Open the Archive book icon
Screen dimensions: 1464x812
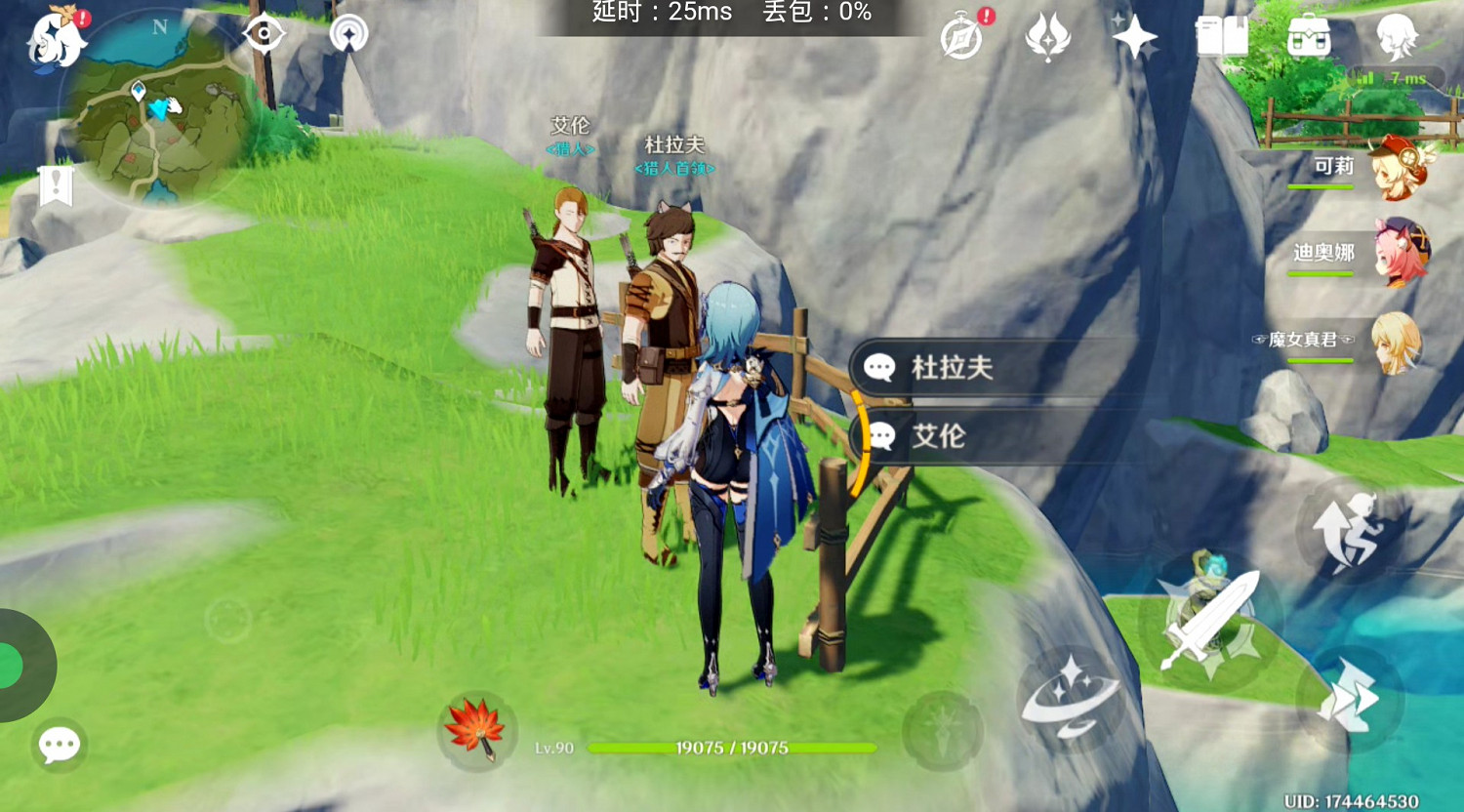(x=1223, y=36)
